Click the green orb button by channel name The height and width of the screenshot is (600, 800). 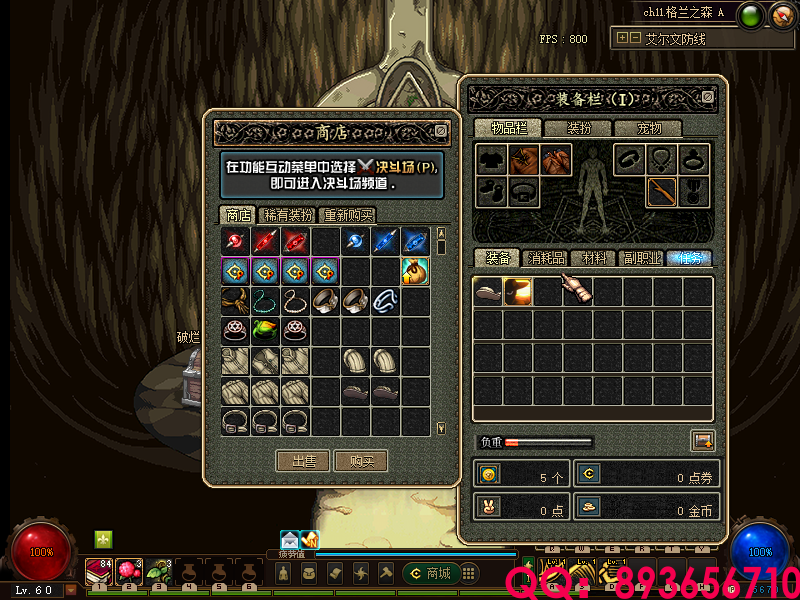pyautogui.click(x=752, y=15)
